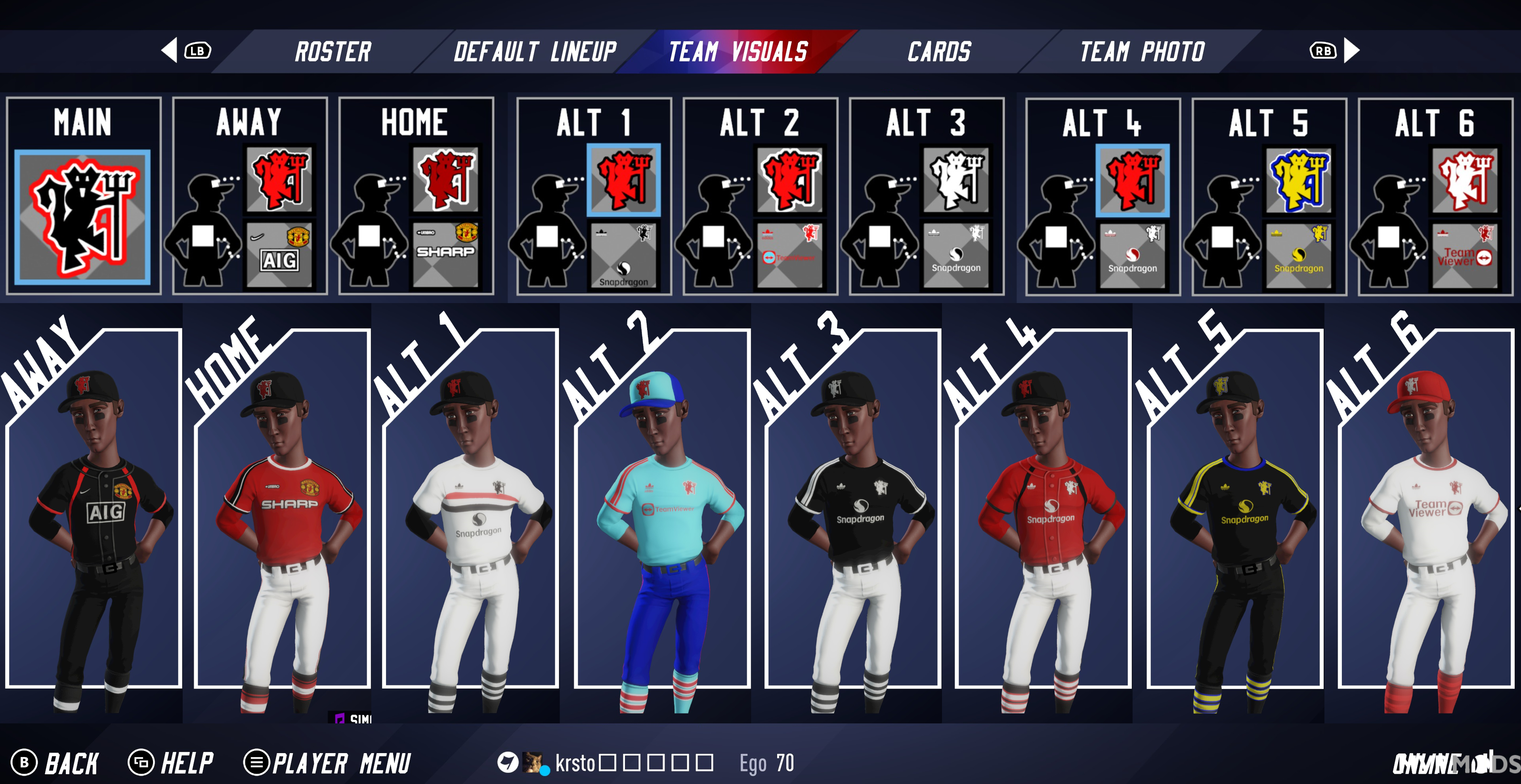Screen dimensions: 1521x784
Task: Switch to the Roster tab
Action: point(333,52)
